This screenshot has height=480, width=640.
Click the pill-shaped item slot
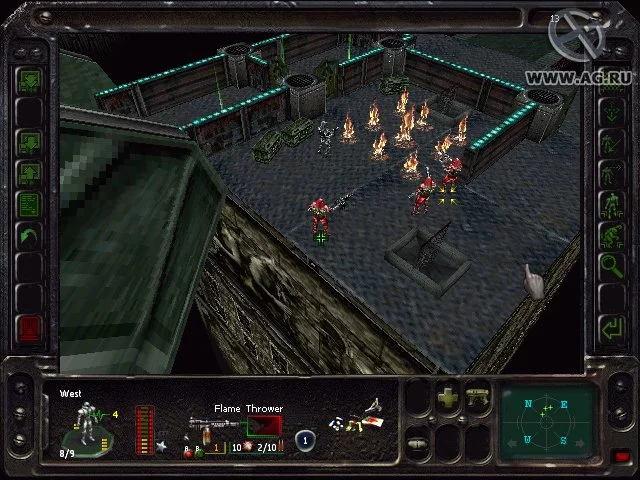click(419, 443)
